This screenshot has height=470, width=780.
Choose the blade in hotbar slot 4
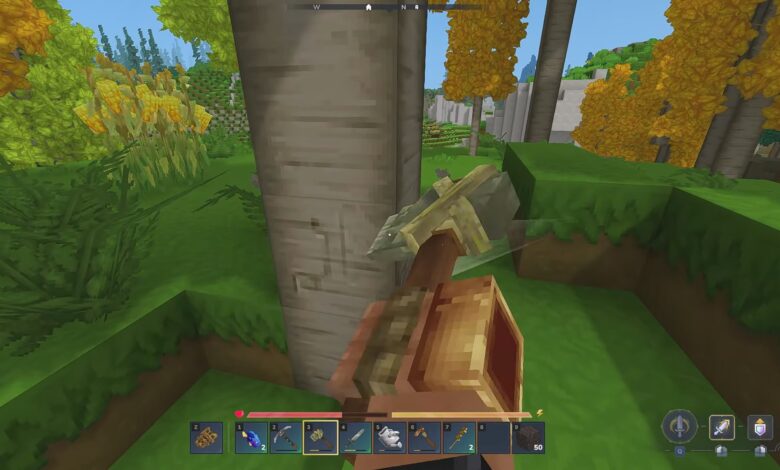tap(355, 438)
